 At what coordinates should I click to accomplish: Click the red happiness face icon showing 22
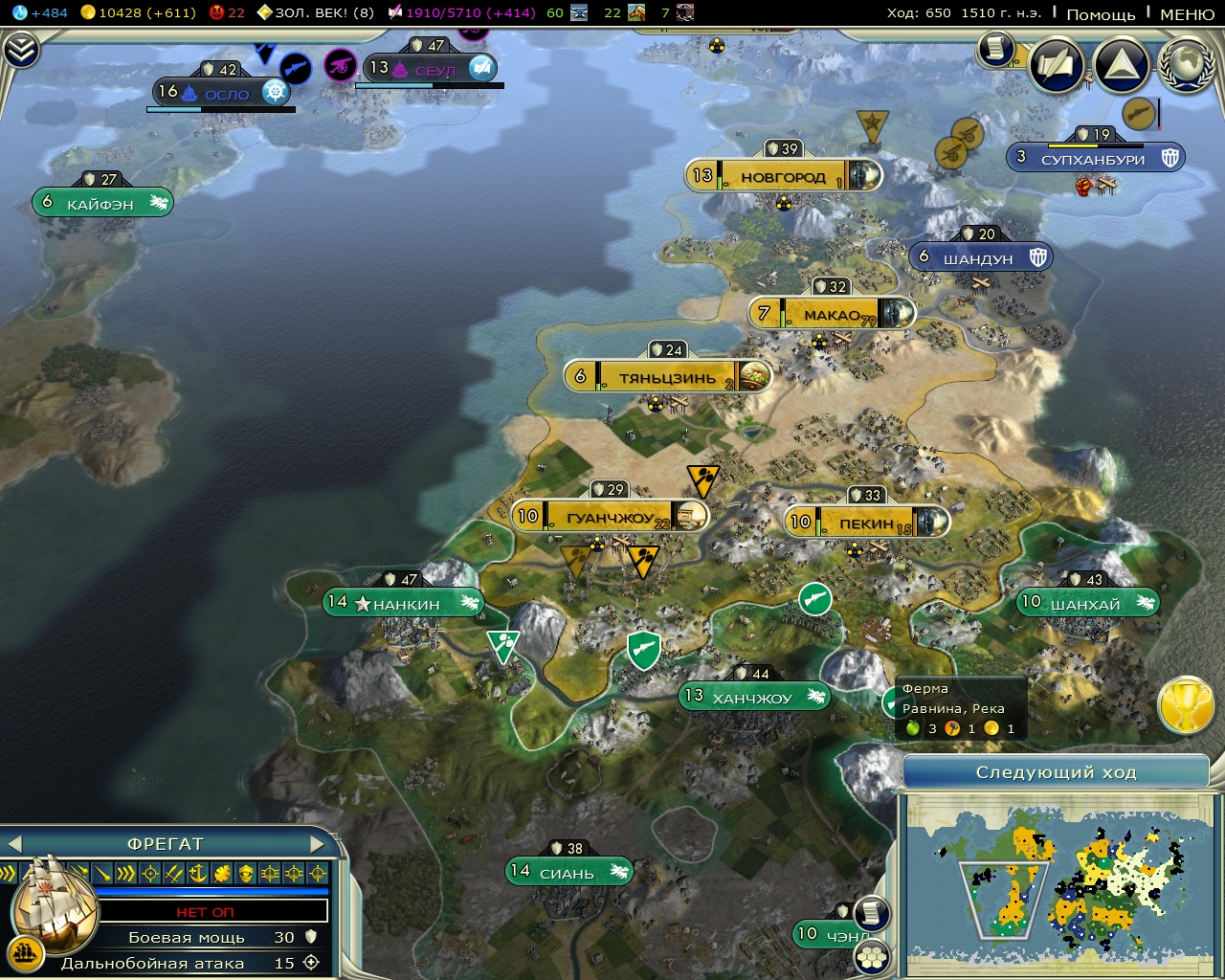point(218,13)
